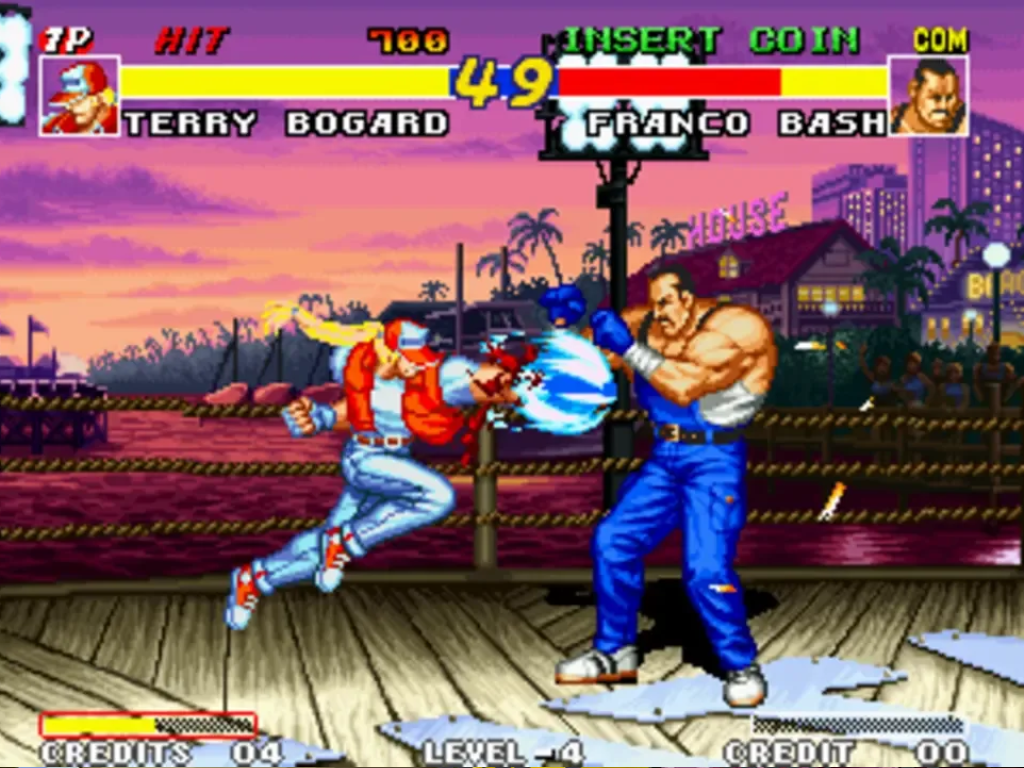Click Terry Bogard's portrait icon

[79, 96]
